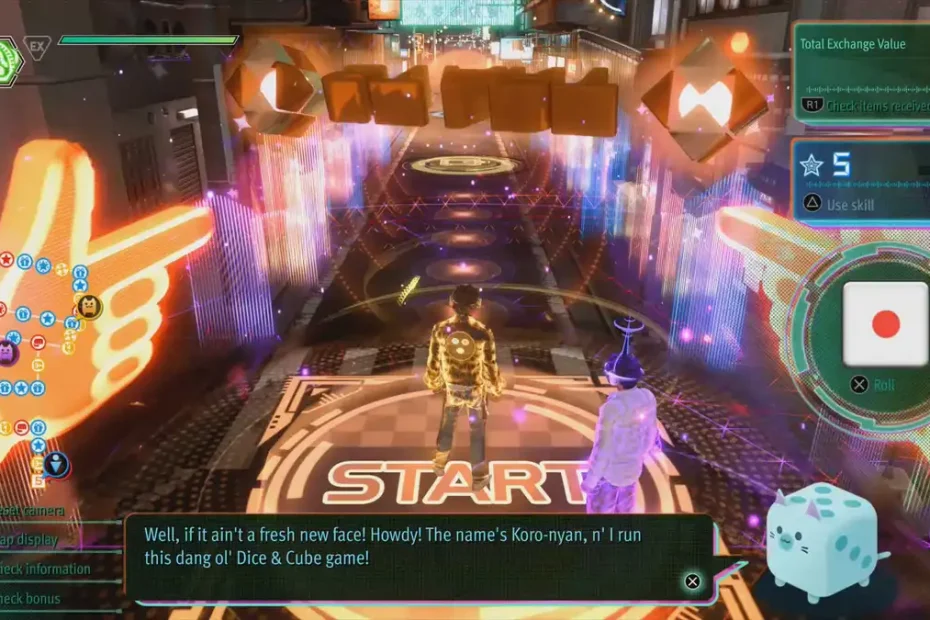The image size is (930, 620).
Task: Select the Check bonus entry
Action: coord(31,599)
